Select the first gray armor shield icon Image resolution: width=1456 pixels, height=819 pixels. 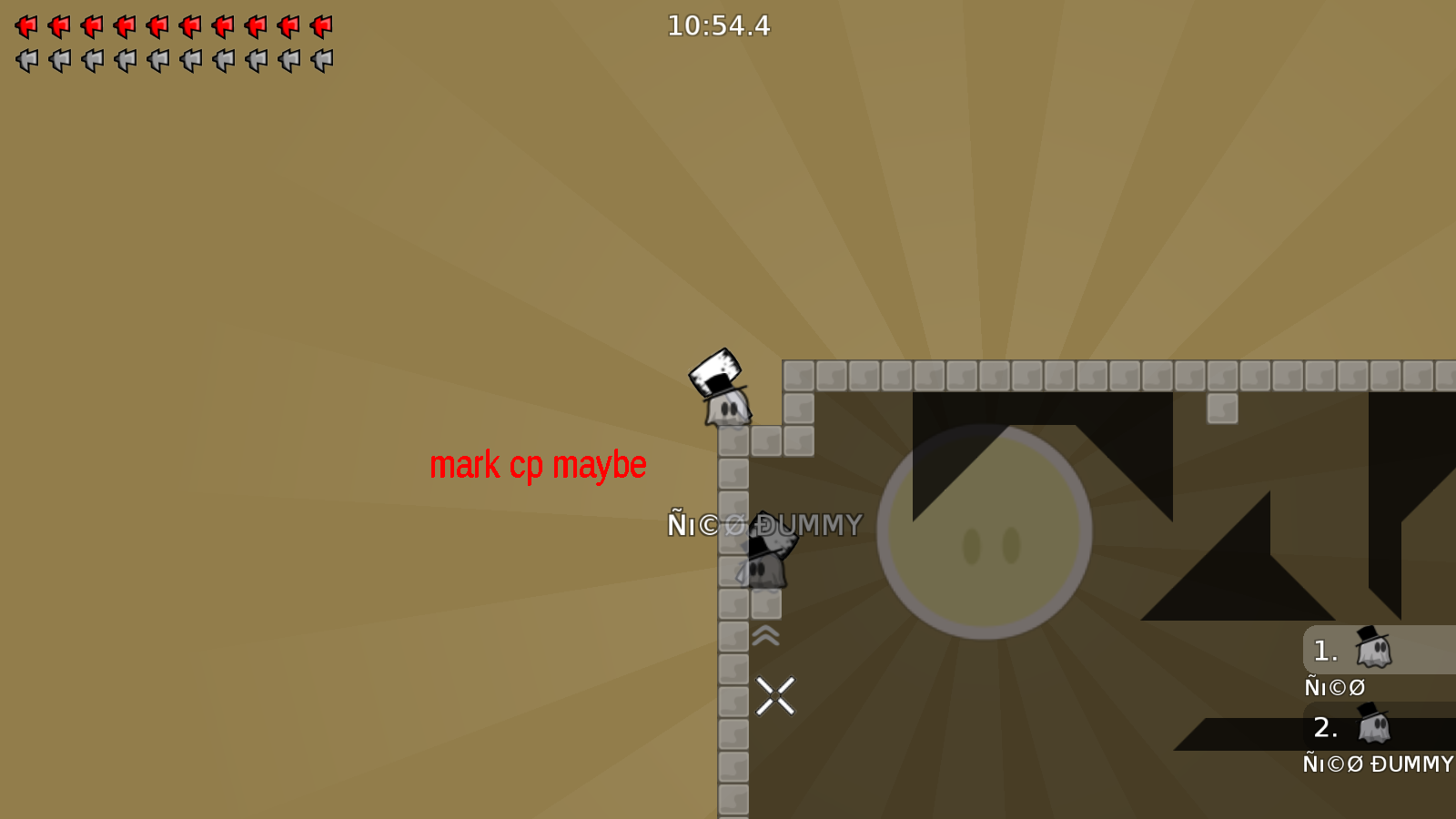(25, 59)
